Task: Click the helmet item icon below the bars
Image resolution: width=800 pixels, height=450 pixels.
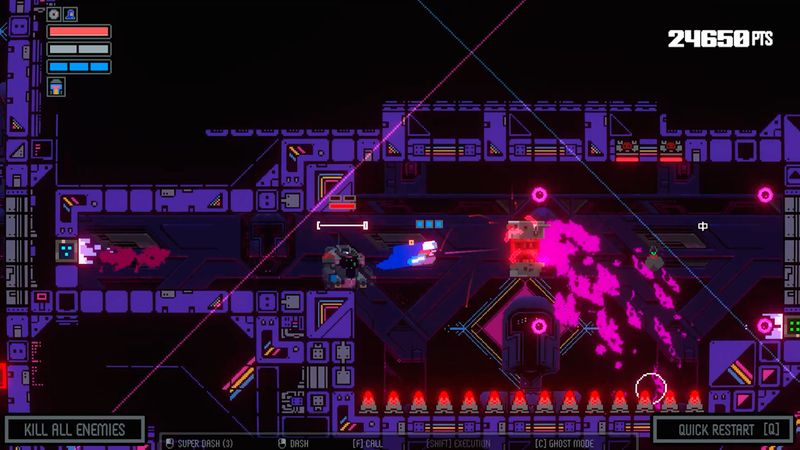Action: click(55, 87)
